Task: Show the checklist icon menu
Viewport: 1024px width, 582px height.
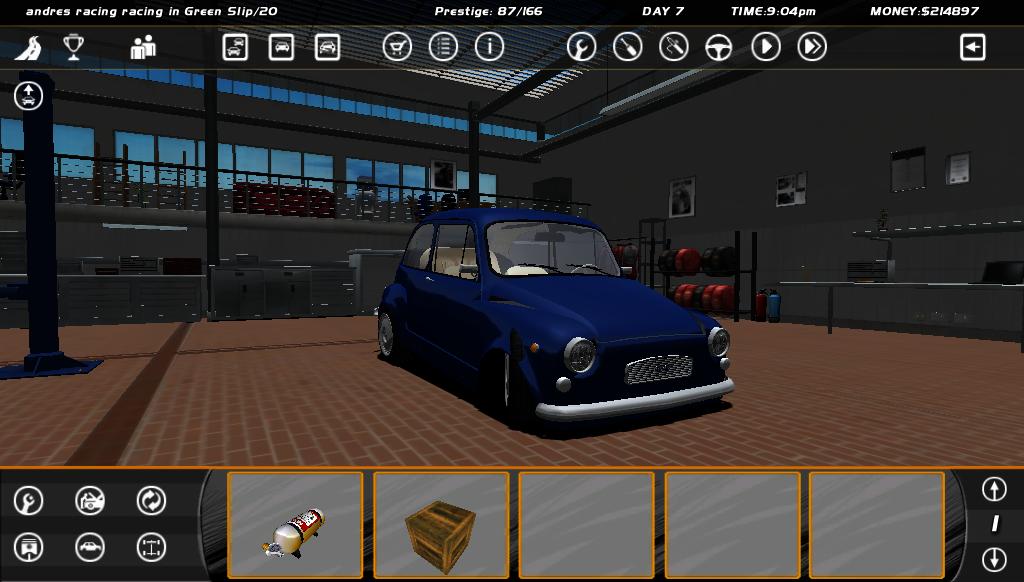Action: point(443,47)
